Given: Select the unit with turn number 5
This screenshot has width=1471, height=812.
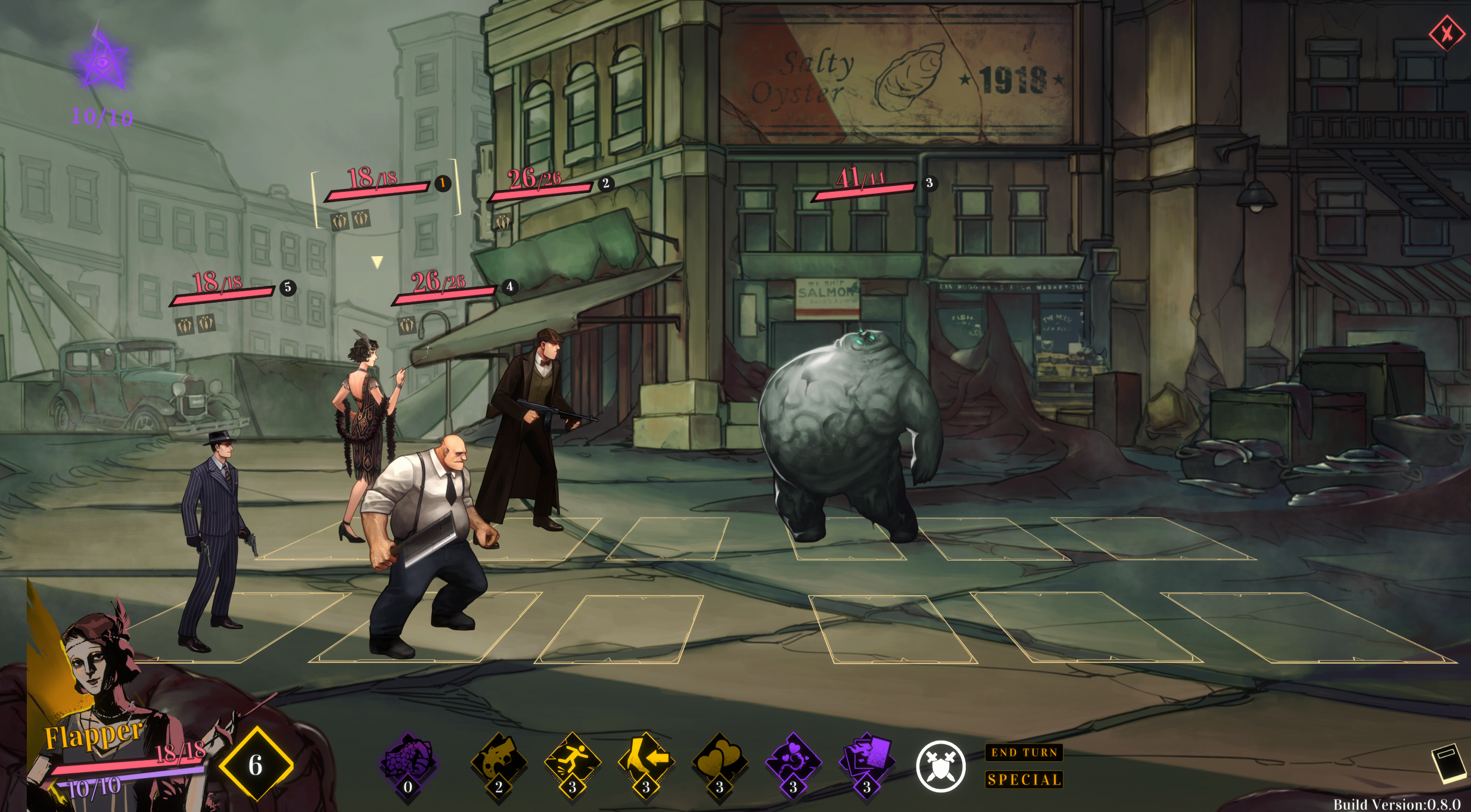Looking at the screenshot, I should (x=288, y=288).
